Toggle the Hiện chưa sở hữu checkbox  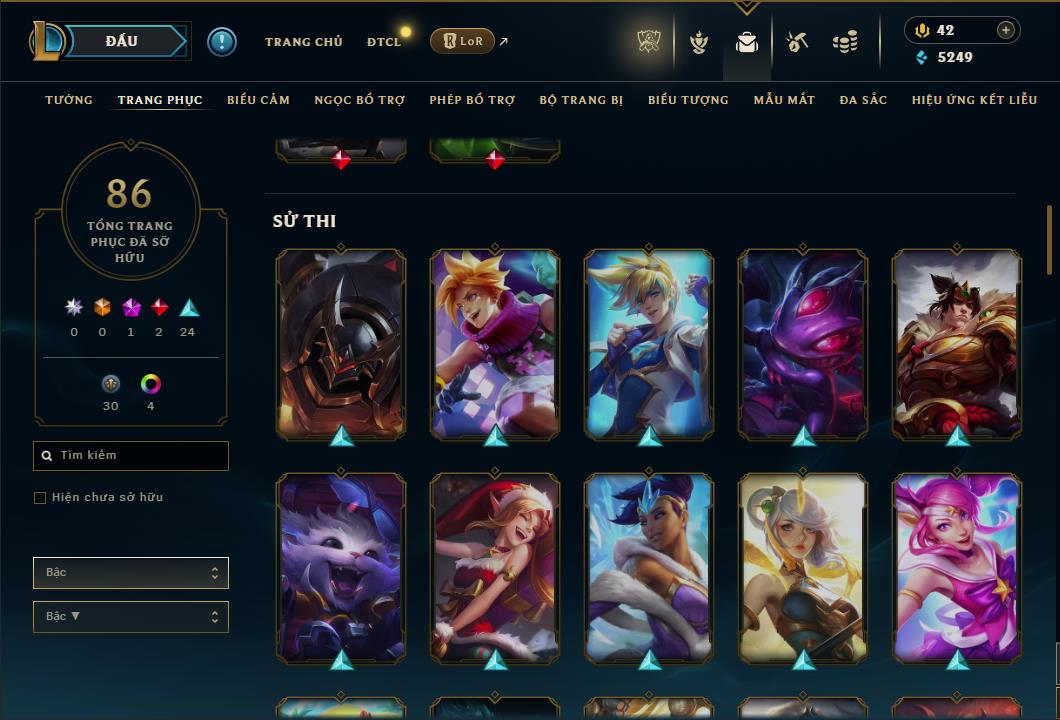(40, 498)
